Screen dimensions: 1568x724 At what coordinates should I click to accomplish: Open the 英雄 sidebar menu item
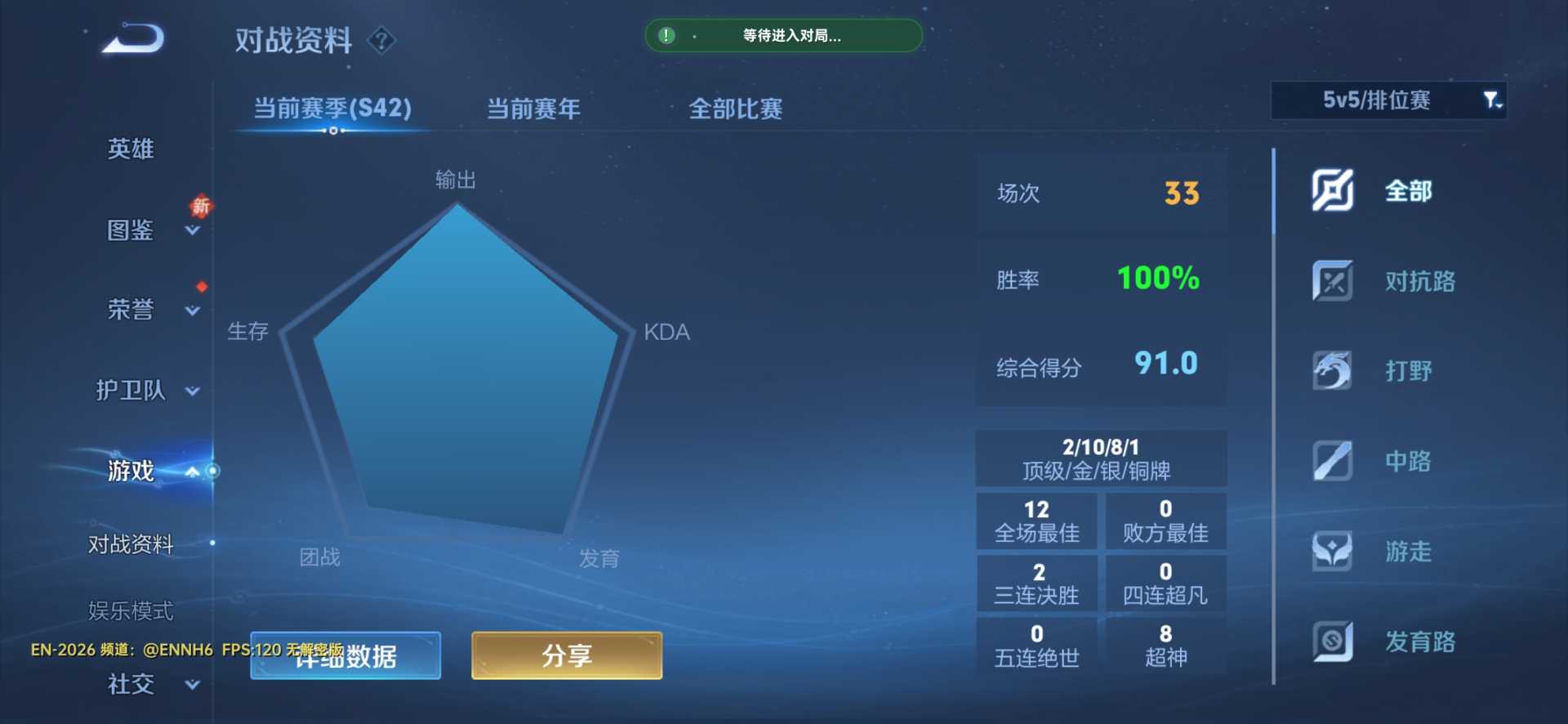[x=129, y=149]
